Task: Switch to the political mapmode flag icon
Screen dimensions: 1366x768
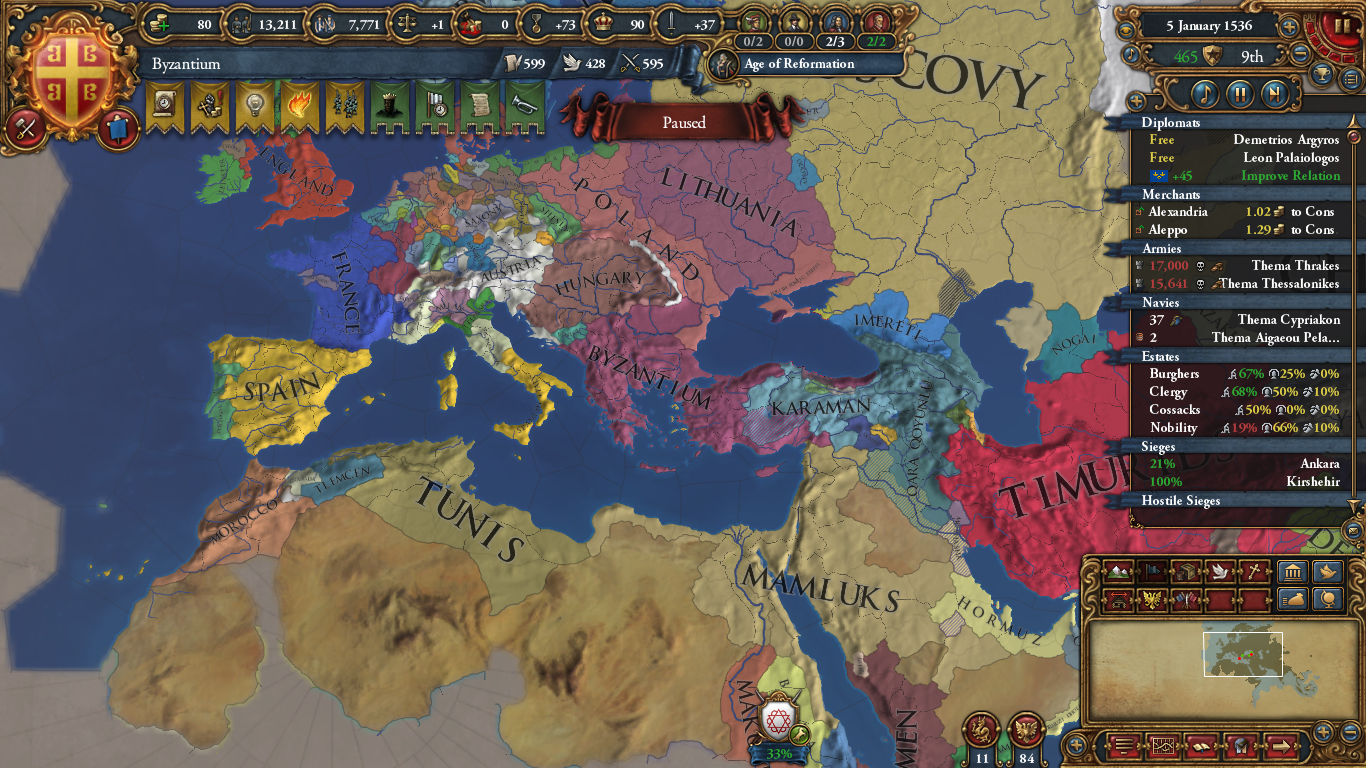Action: click(x=1151, y=572)
